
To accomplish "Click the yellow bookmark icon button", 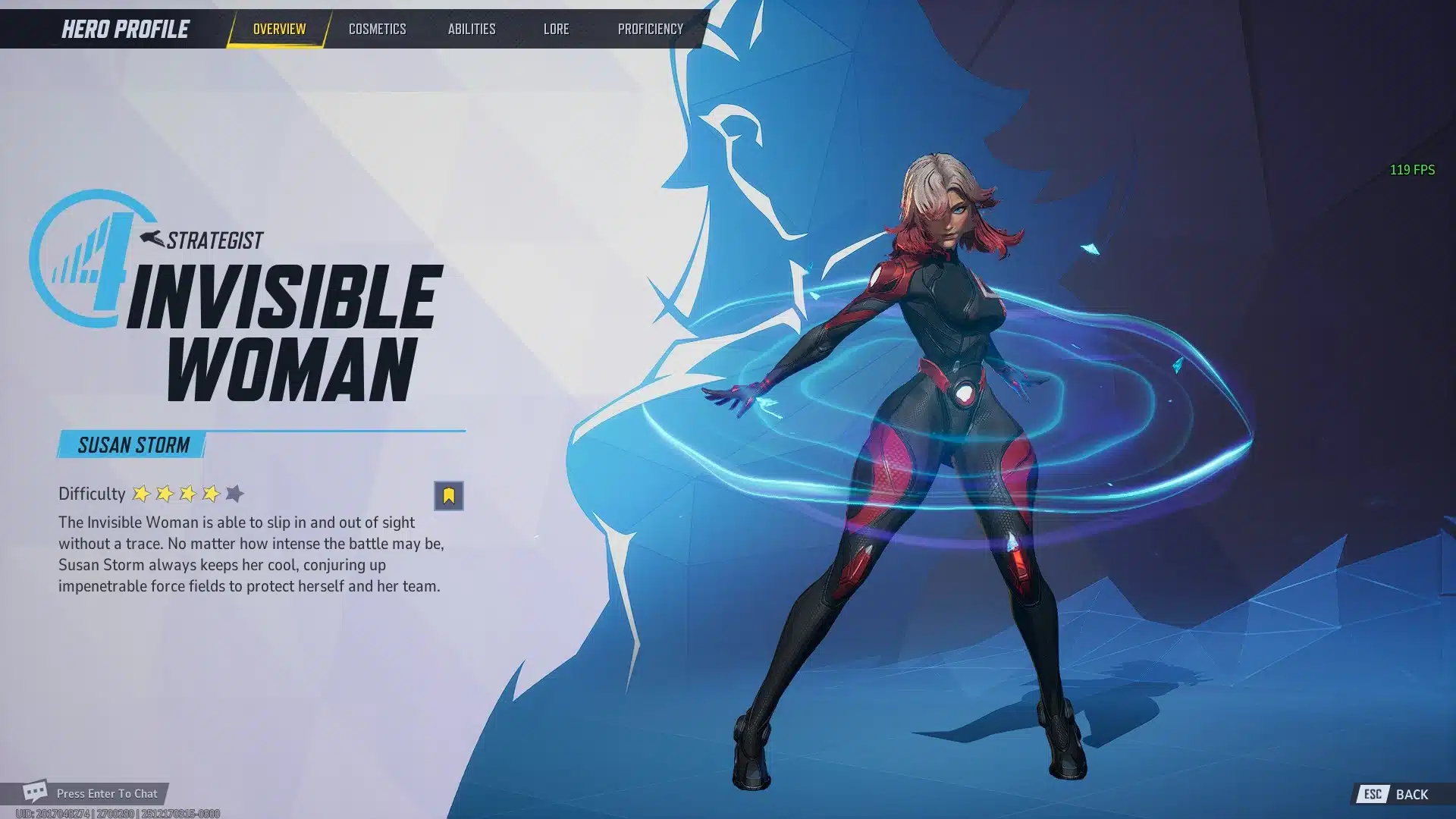I will point(448,496).
